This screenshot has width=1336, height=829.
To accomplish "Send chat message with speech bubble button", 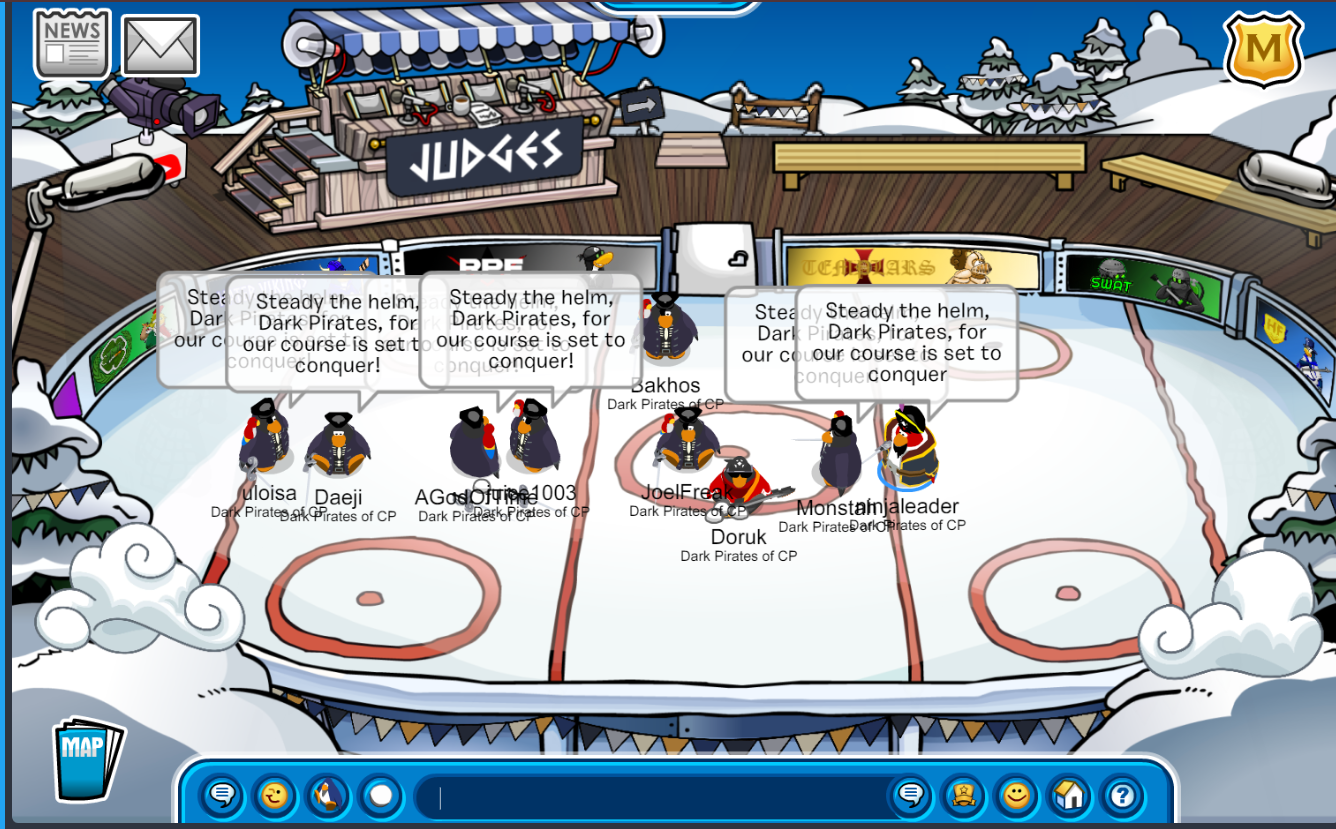I will coord(911,796).
